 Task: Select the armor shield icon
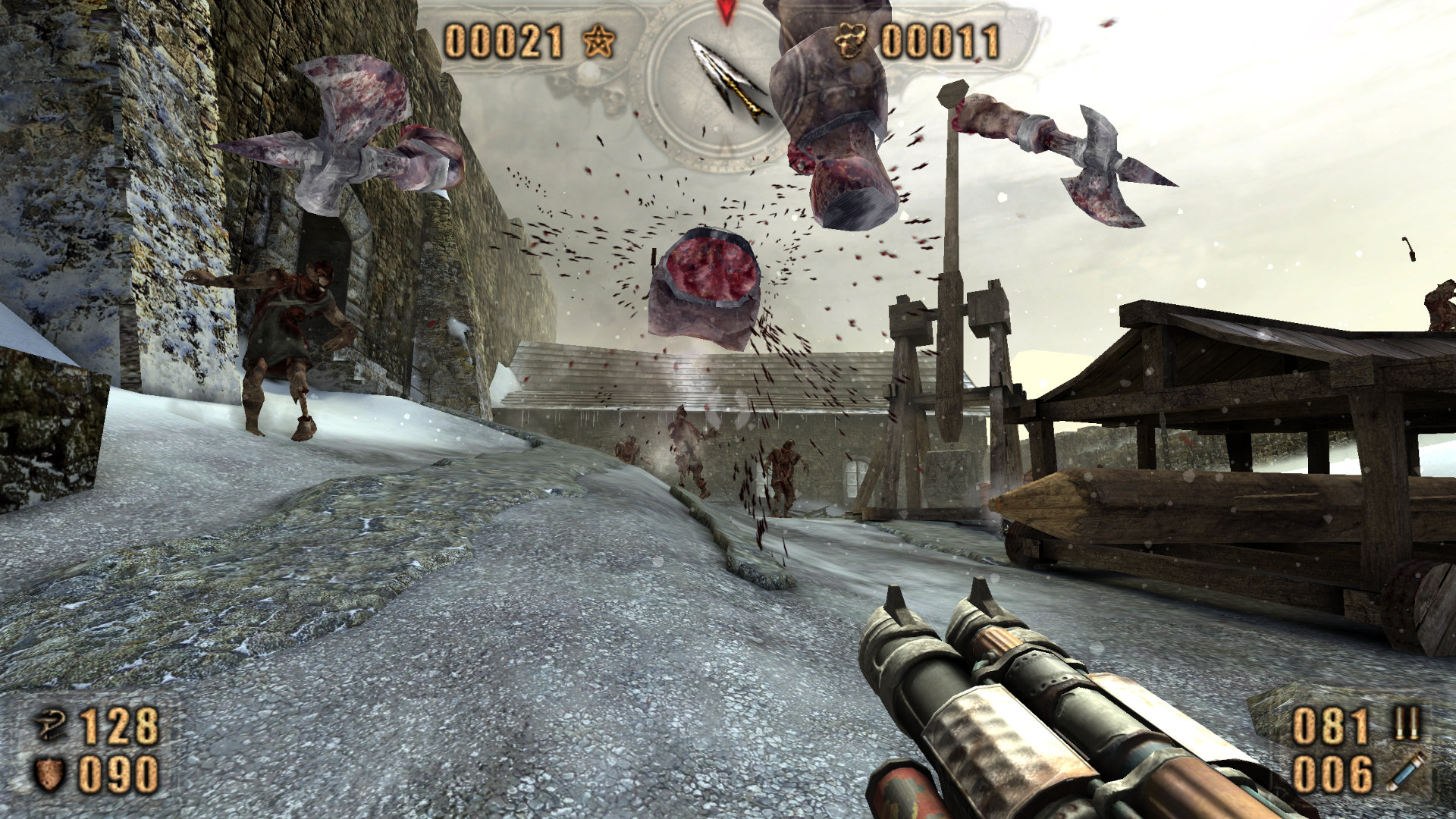[x=50, y=775]
